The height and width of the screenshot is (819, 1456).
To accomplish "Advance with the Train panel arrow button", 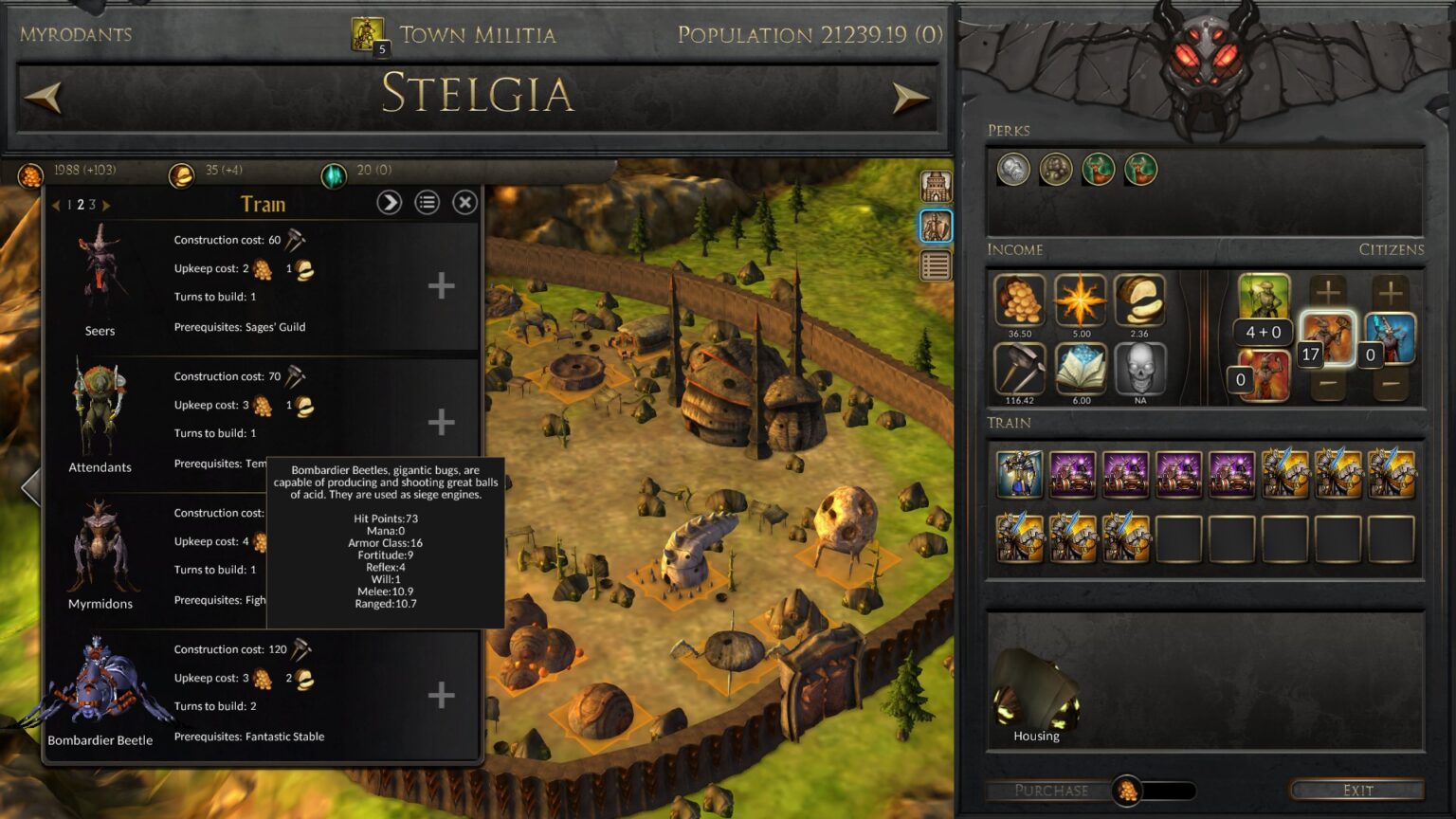I will pyautogui.click(x=390, y=202).
